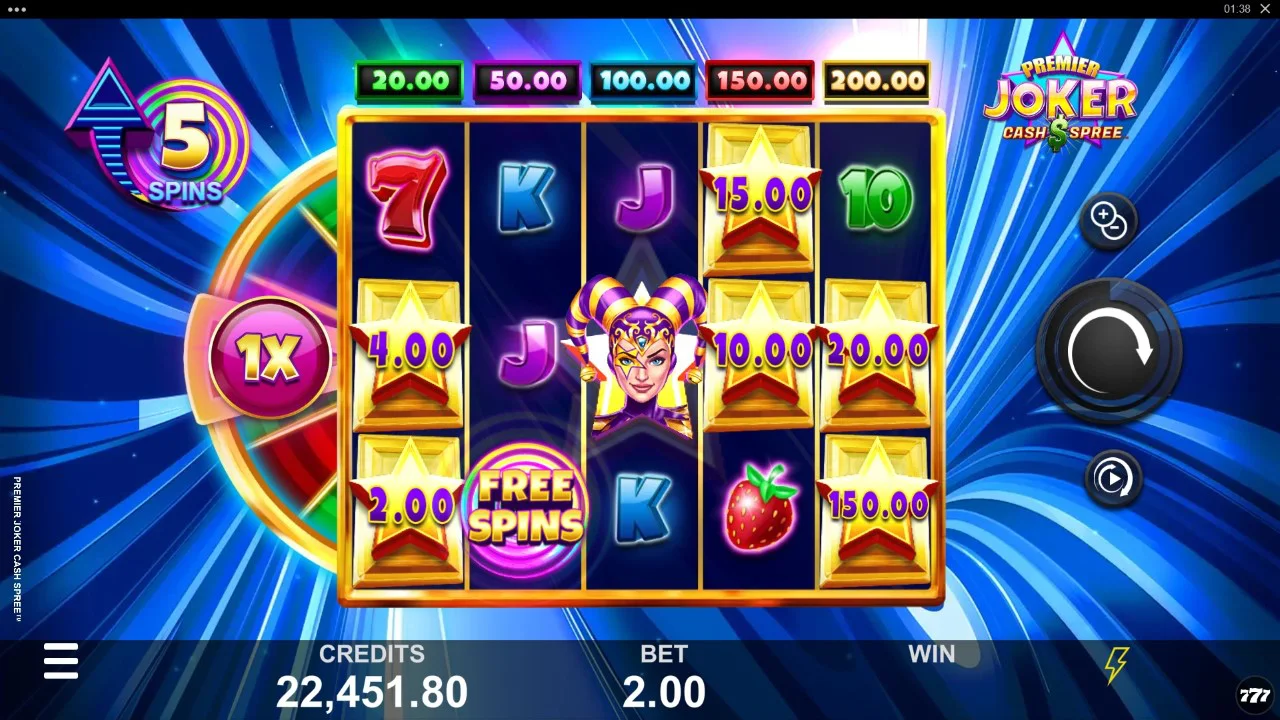
Task: Select the 150.00 jackpot tab
Action: (760, 80)
